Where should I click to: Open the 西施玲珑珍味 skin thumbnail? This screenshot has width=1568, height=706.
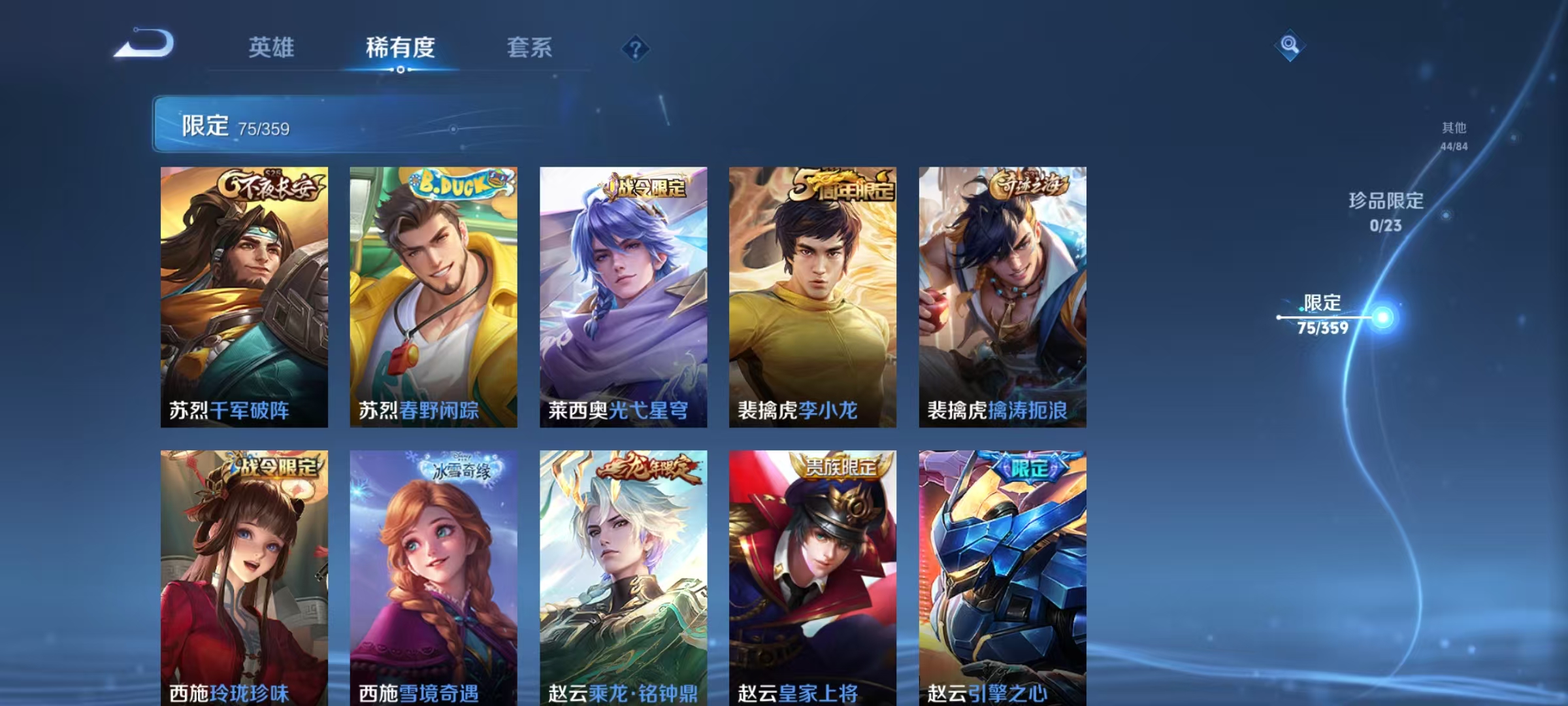tap(244, 575)
